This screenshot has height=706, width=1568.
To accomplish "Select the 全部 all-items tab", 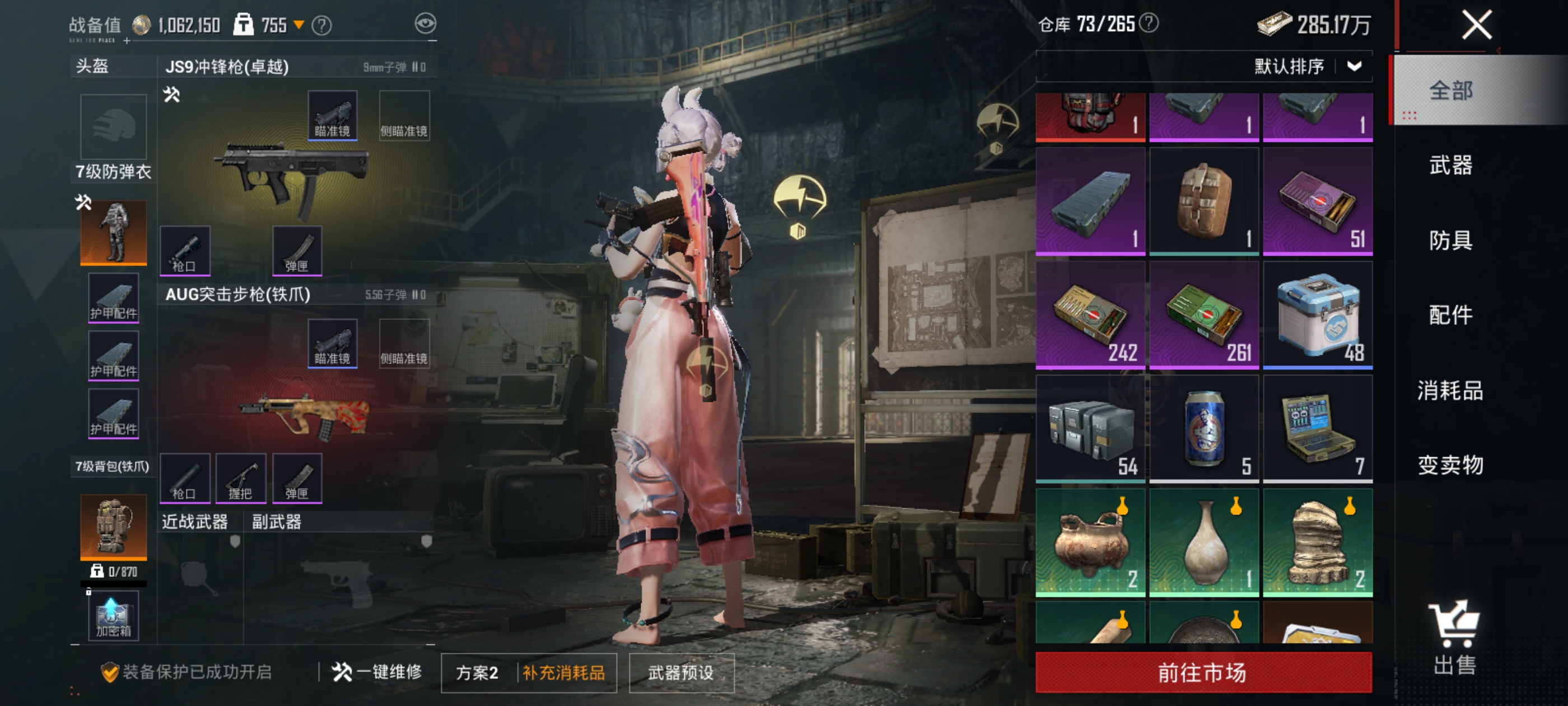I will pos(1450,91).
